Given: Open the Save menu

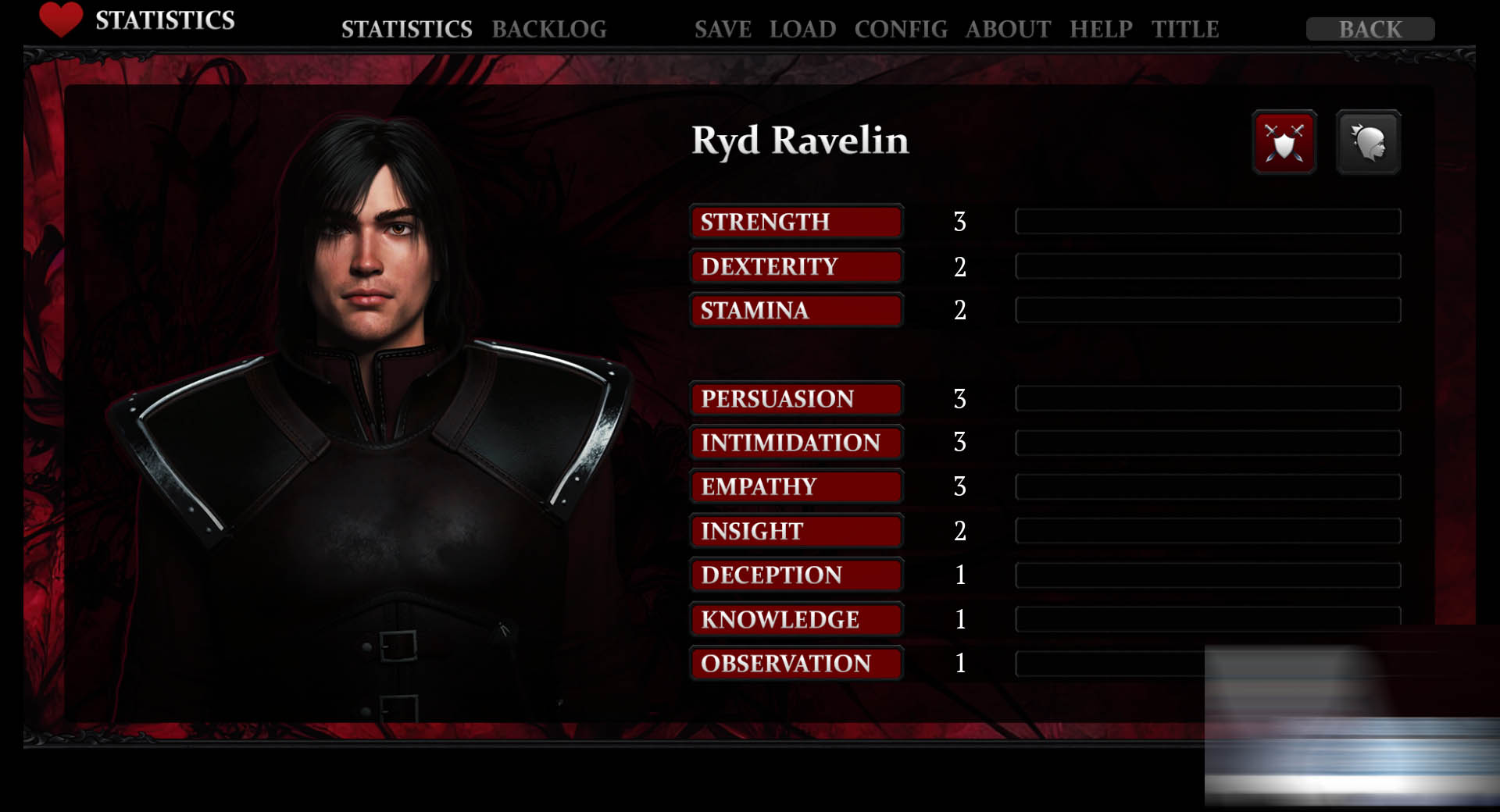Looking at the screenshot, I should [x=723, y=29].
